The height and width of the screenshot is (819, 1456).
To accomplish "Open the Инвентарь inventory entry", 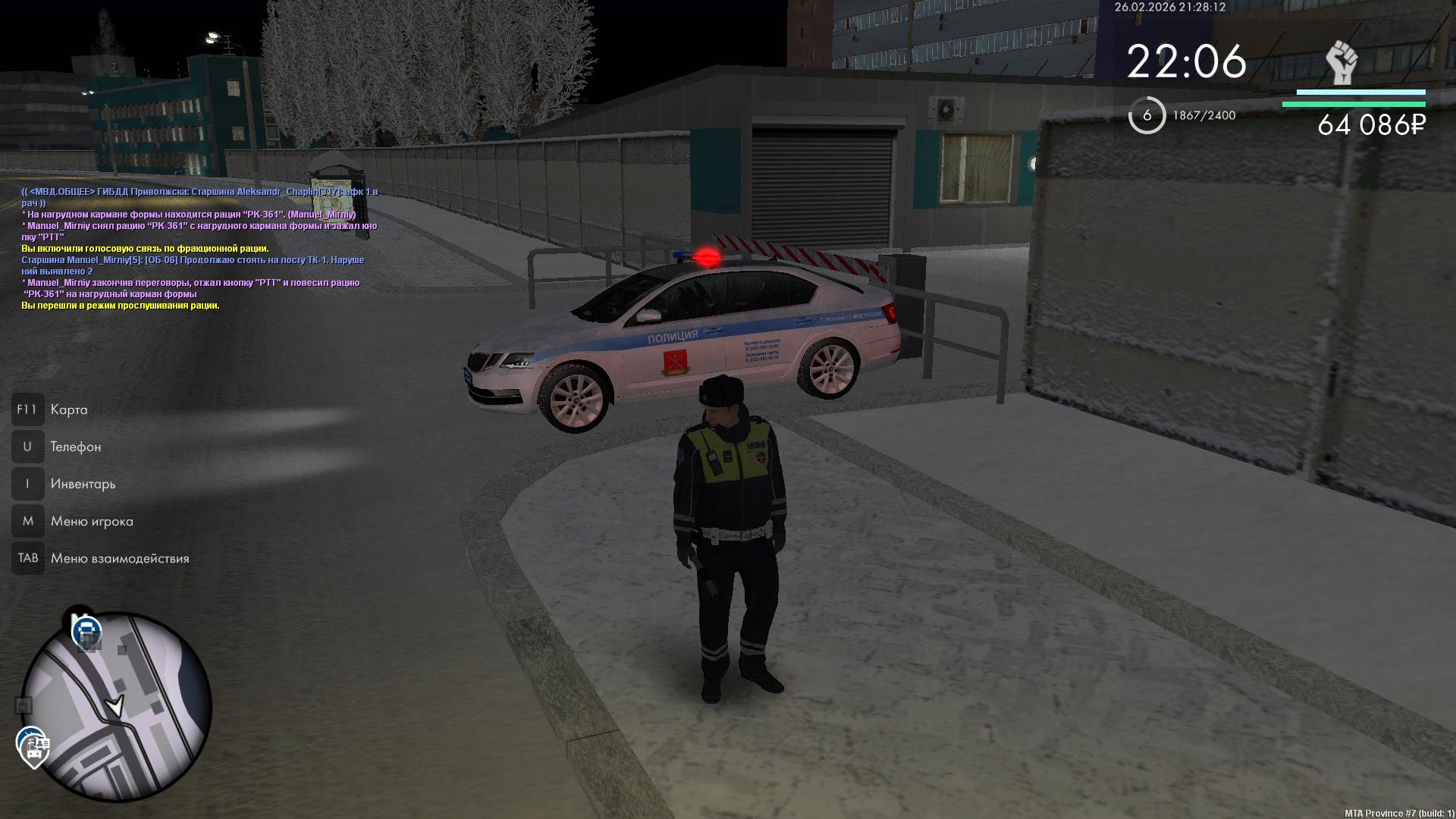I will tap(83, 485).
